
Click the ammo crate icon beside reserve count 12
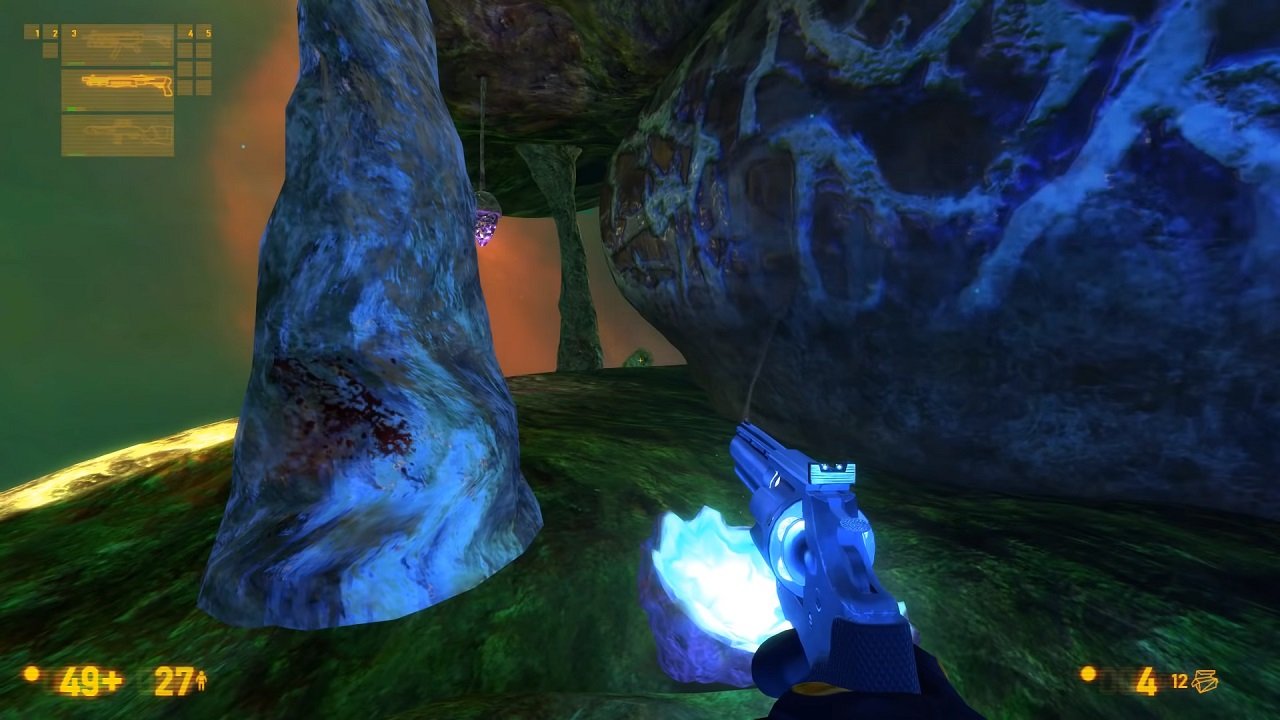pyautogui.click(x=1205, y=679)
